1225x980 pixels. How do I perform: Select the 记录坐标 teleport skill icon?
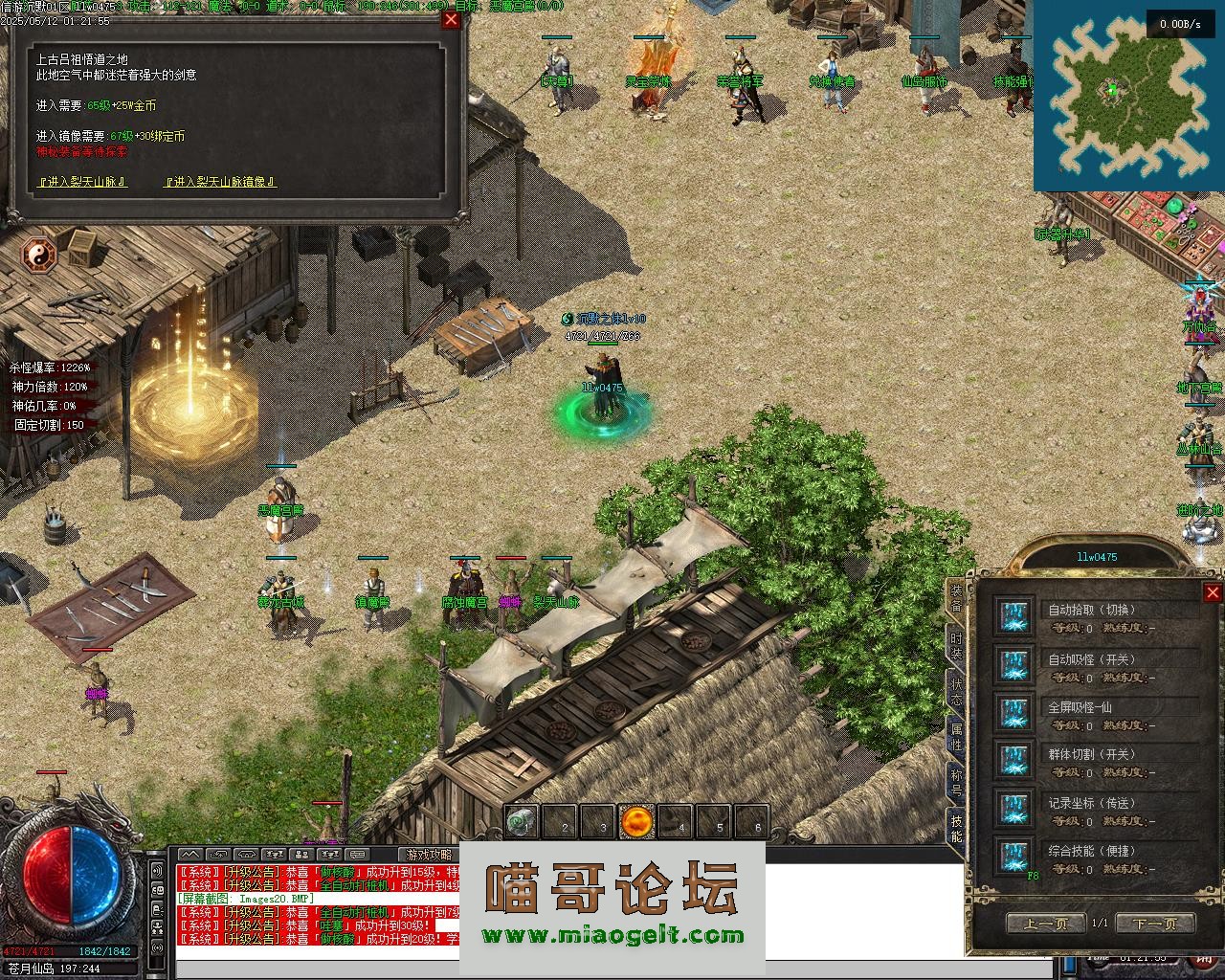point(1013,809)
